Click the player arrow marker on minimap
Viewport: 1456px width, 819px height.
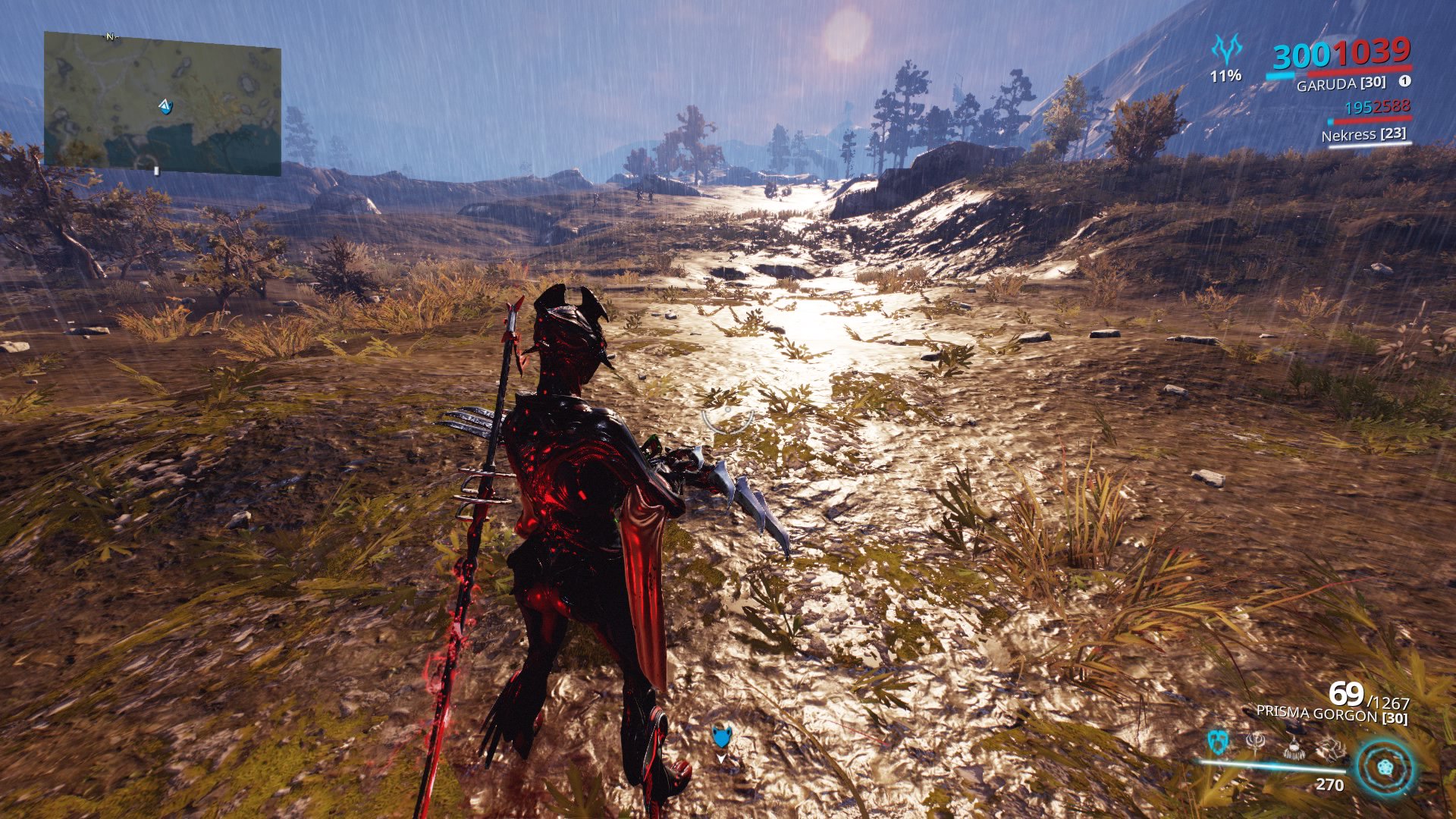[165, 106]
